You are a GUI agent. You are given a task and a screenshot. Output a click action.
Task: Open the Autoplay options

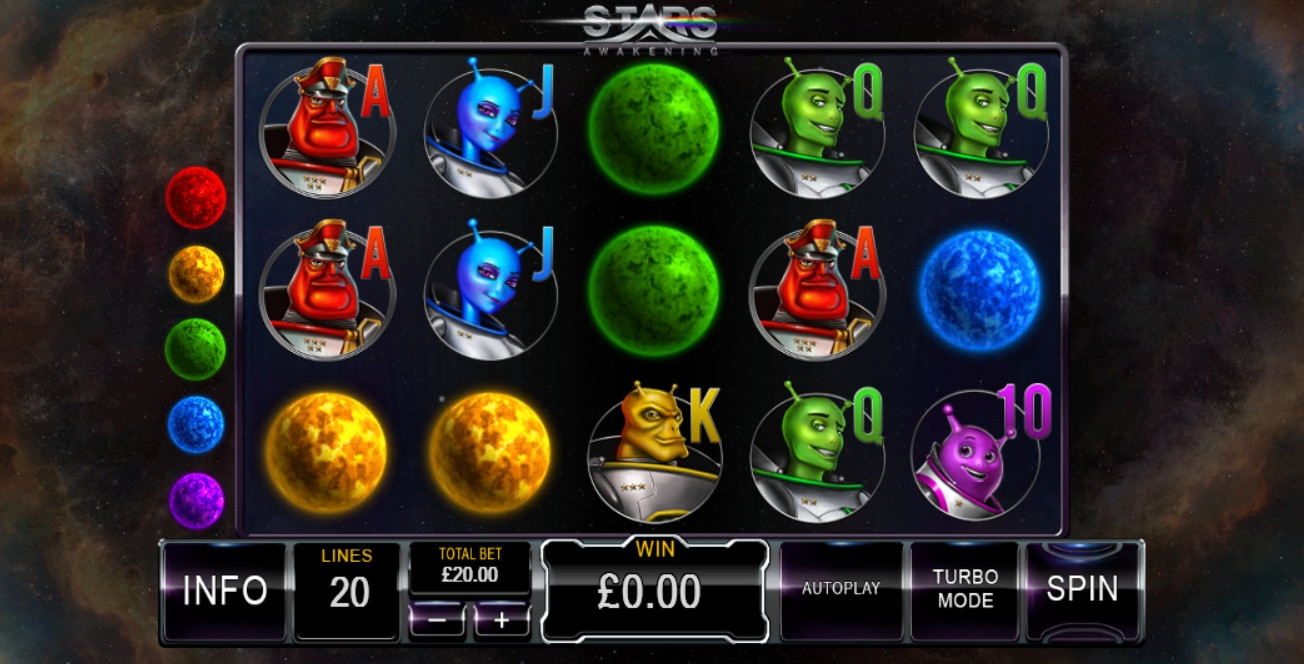pos(841,589)
